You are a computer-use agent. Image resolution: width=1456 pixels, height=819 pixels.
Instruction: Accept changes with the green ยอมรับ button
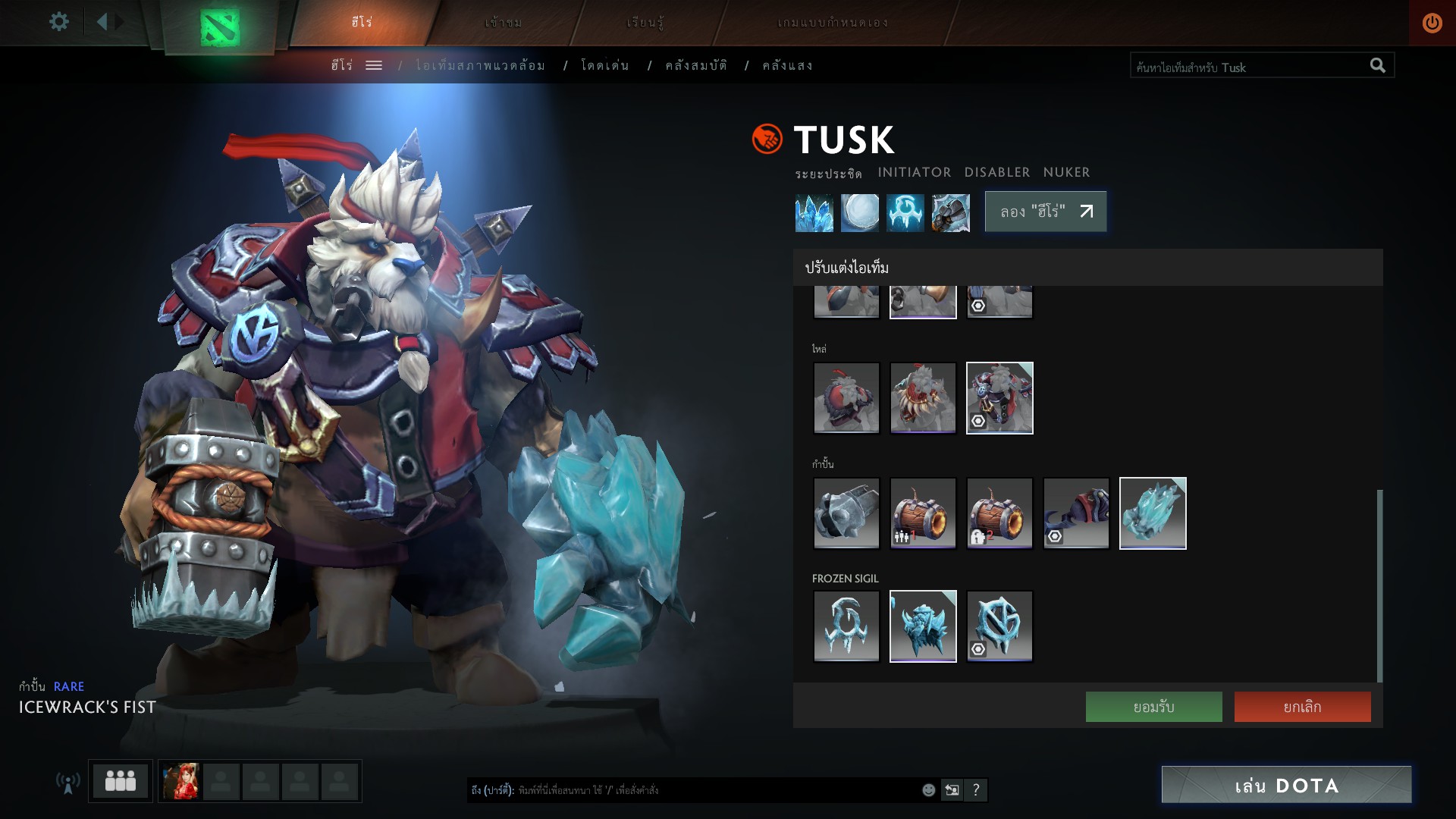click(x=1153, y=707)
